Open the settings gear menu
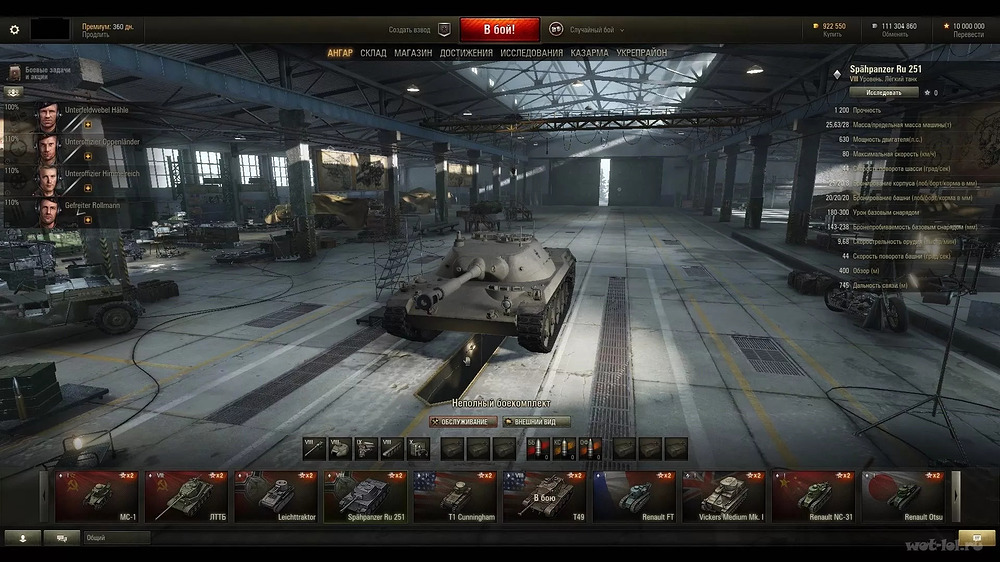The image size is (1000, 562). click(x=14, y=30)
